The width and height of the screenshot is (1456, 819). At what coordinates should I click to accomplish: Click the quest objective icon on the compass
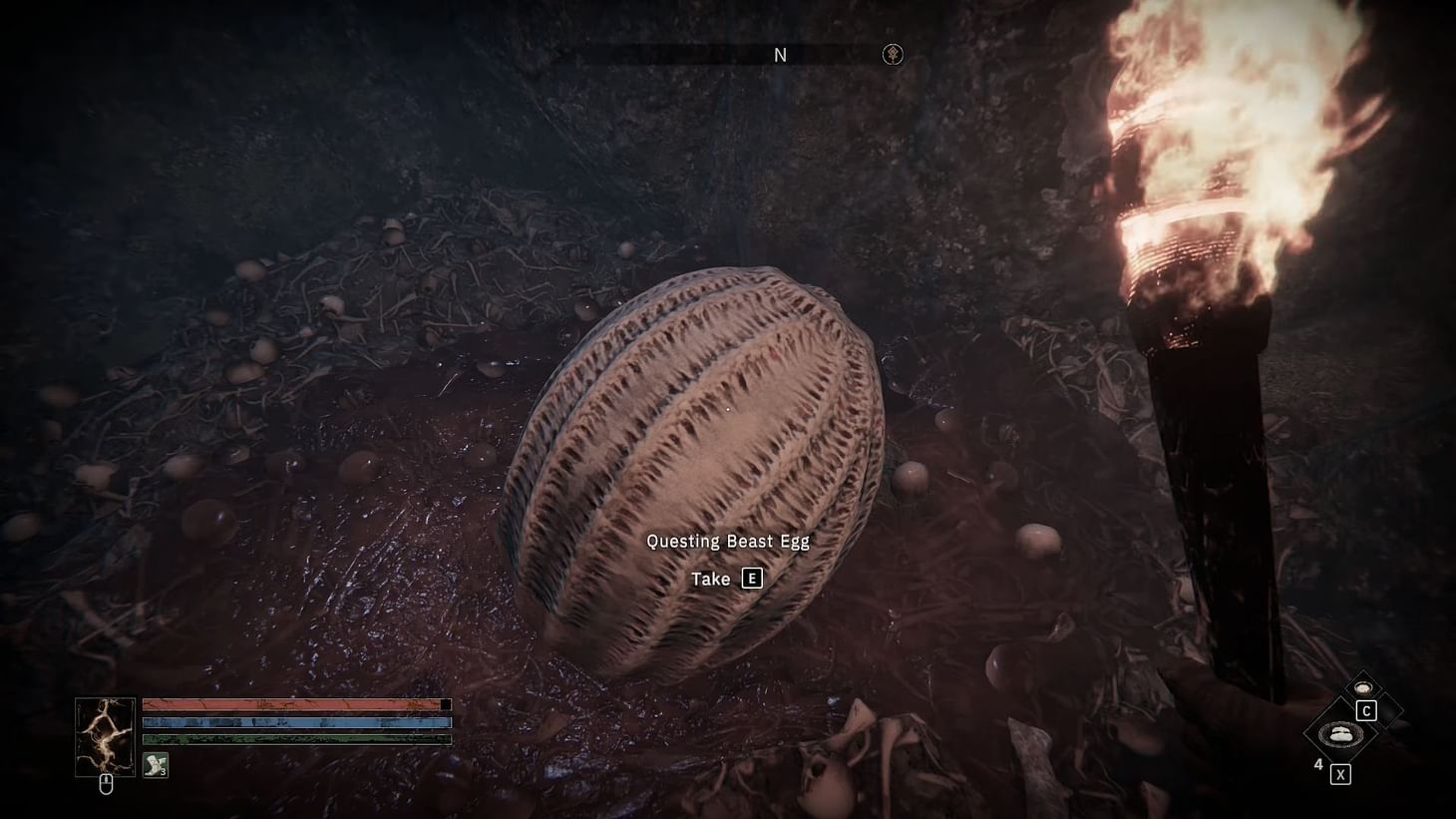pos(893,55)
